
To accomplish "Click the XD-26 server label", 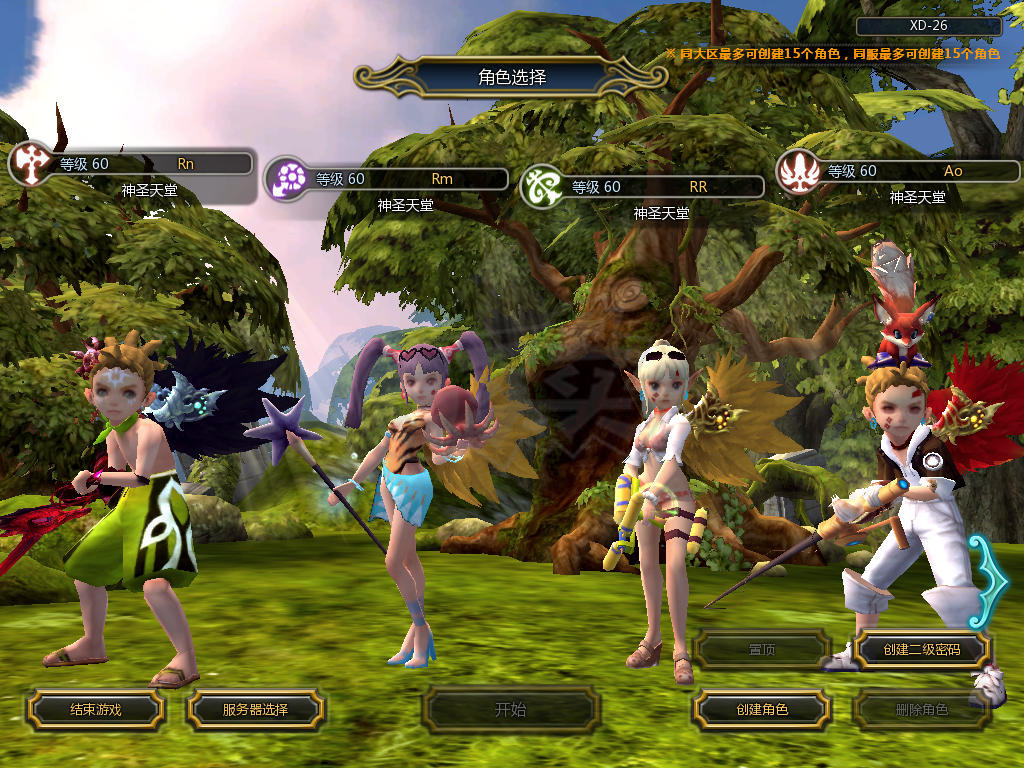I will 928,27.
